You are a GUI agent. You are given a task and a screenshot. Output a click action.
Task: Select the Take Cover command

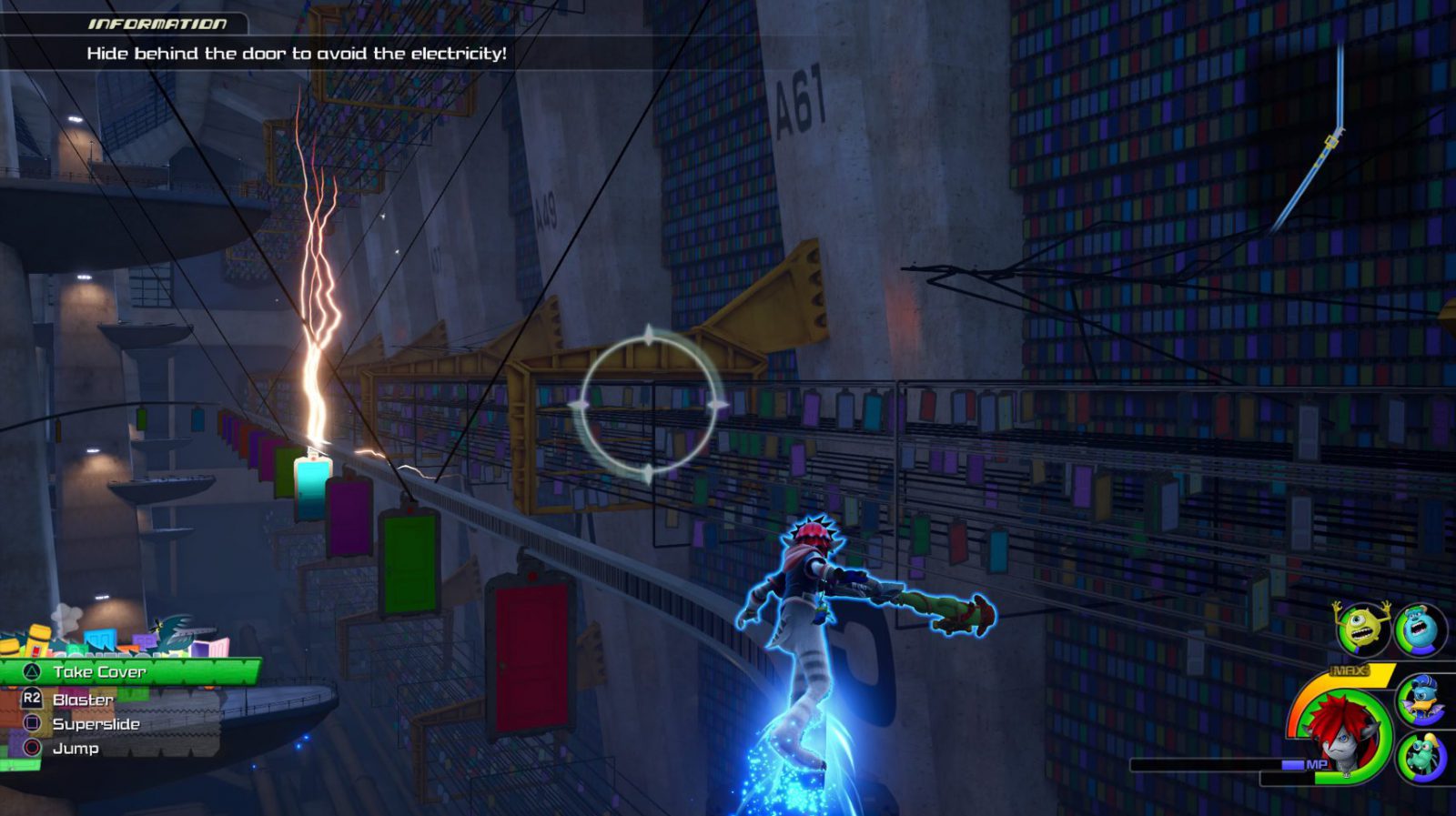[98, 672]
